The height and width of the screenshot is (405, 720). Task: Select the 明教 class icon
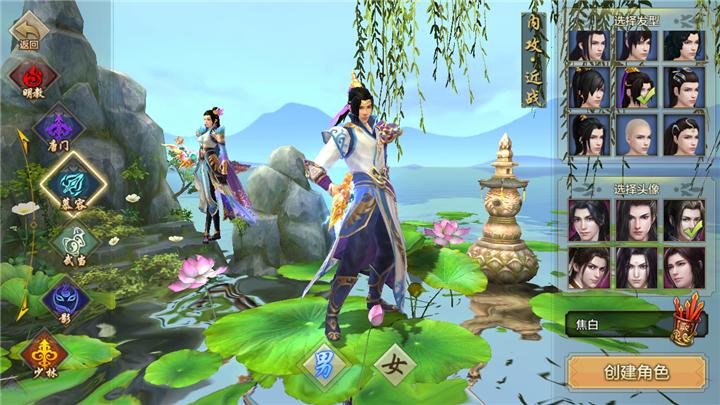click(x=33, y=76)
